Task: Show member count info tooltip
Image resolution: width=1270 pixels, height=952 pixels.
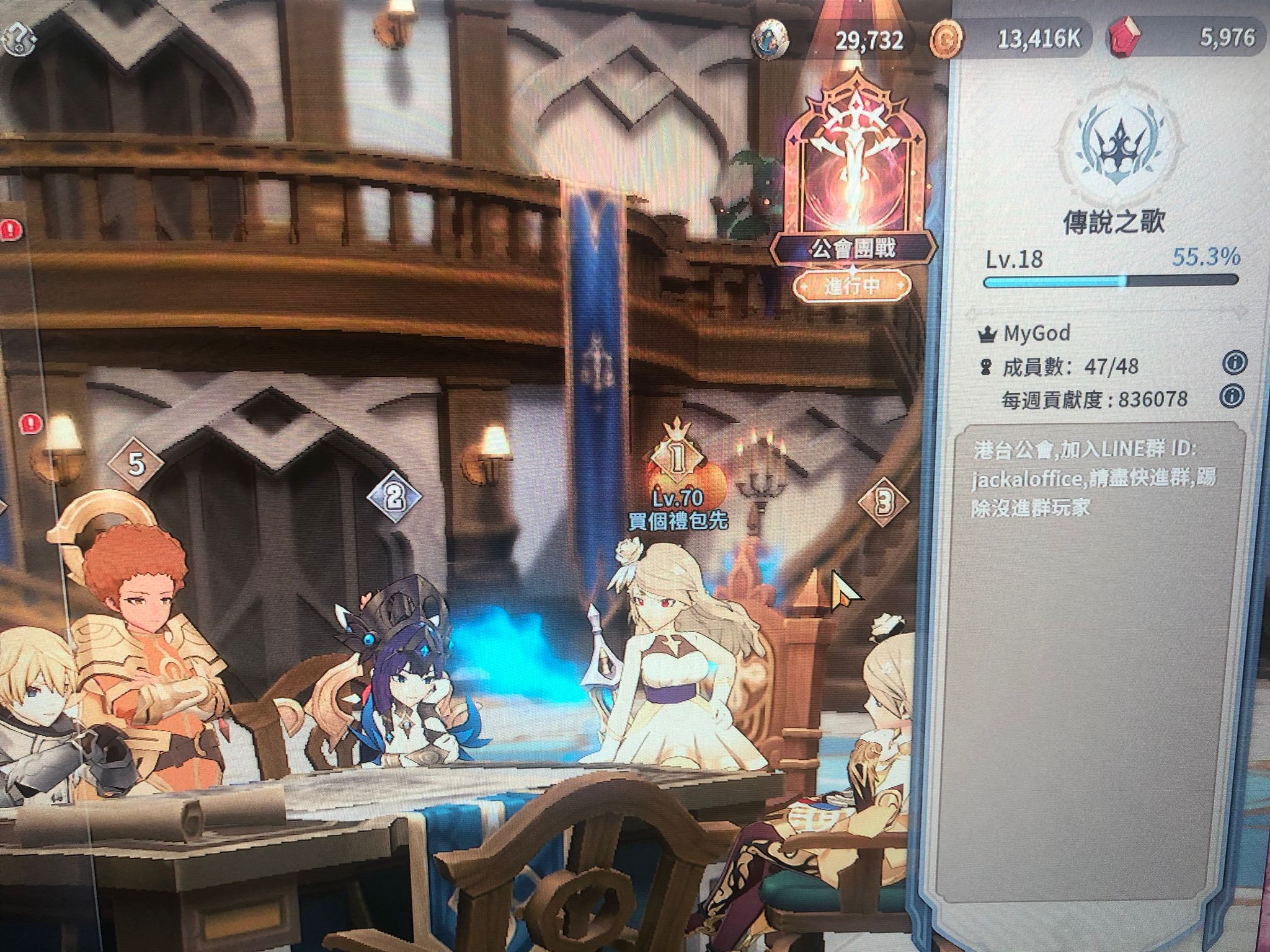Action: (x=1233, y=364)
